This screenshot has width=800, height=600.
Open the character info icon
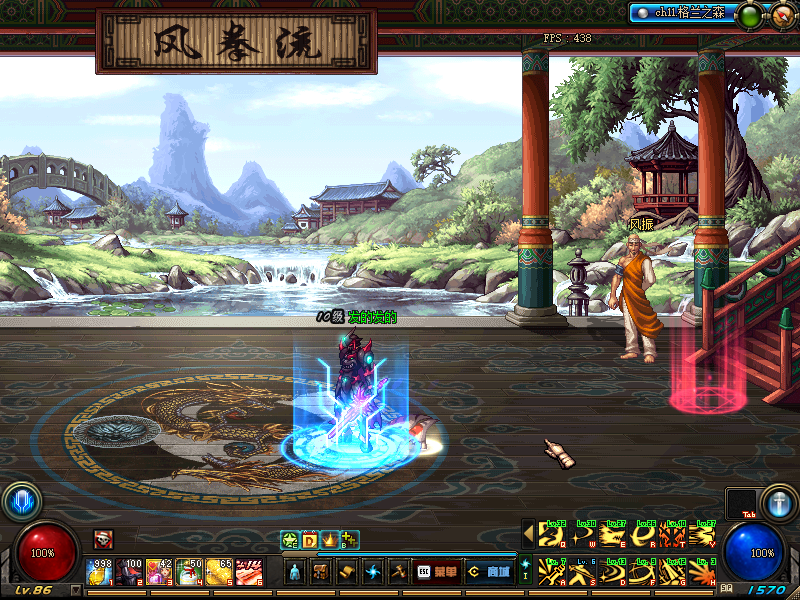(x=296, y=572)
